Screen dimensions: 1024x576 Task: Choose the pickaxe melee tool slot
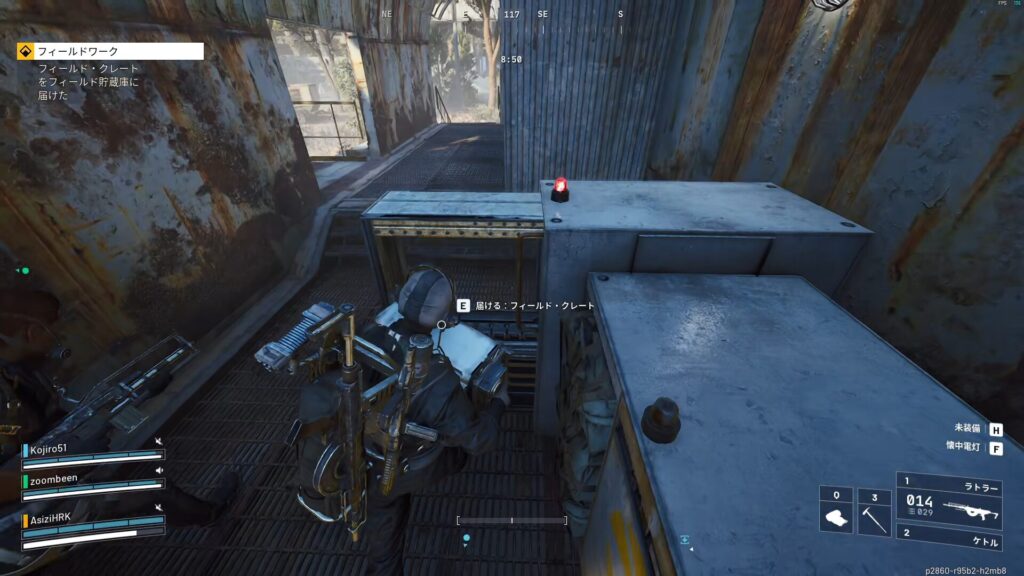point(874,511)
